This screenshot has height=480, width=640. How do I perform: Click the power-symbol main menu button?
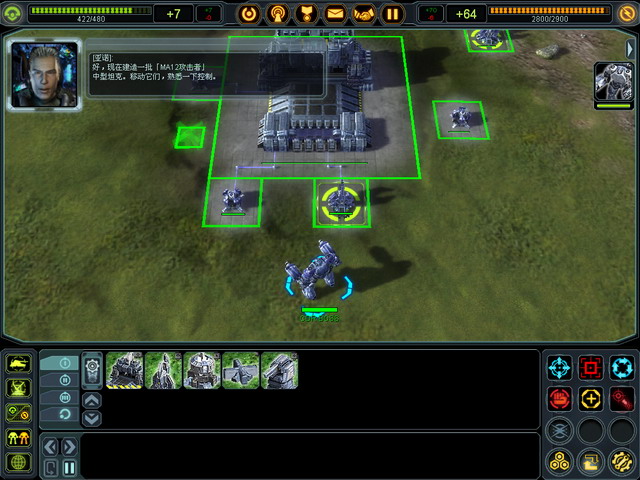[249, 14]
